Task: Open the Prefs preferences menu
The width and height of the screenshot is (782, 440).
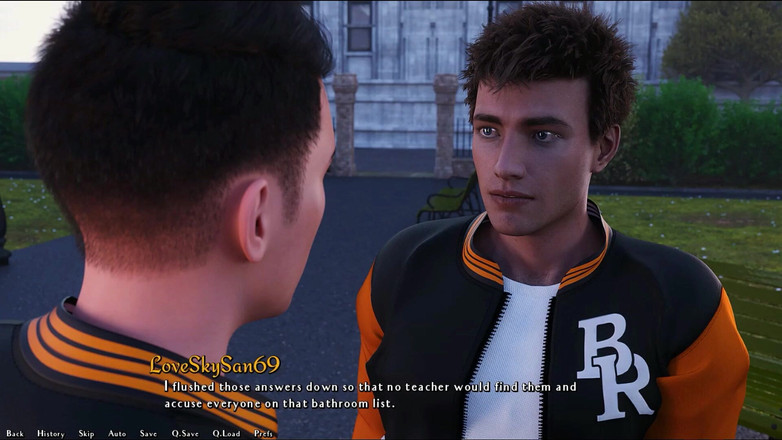Action: point(264,433)
